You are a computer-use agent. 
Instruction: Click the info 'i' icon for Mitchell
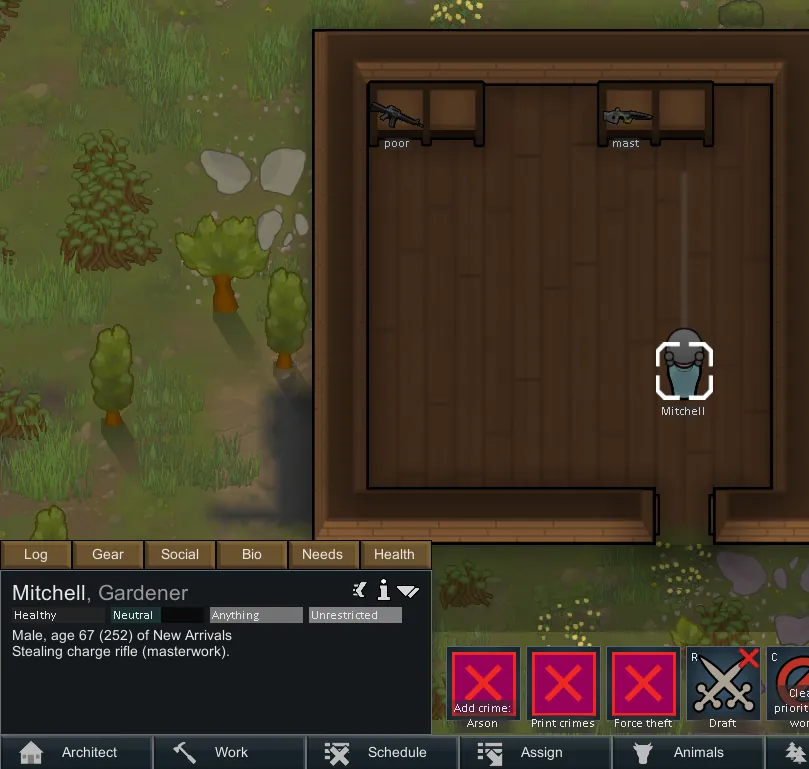coord(383,590)
